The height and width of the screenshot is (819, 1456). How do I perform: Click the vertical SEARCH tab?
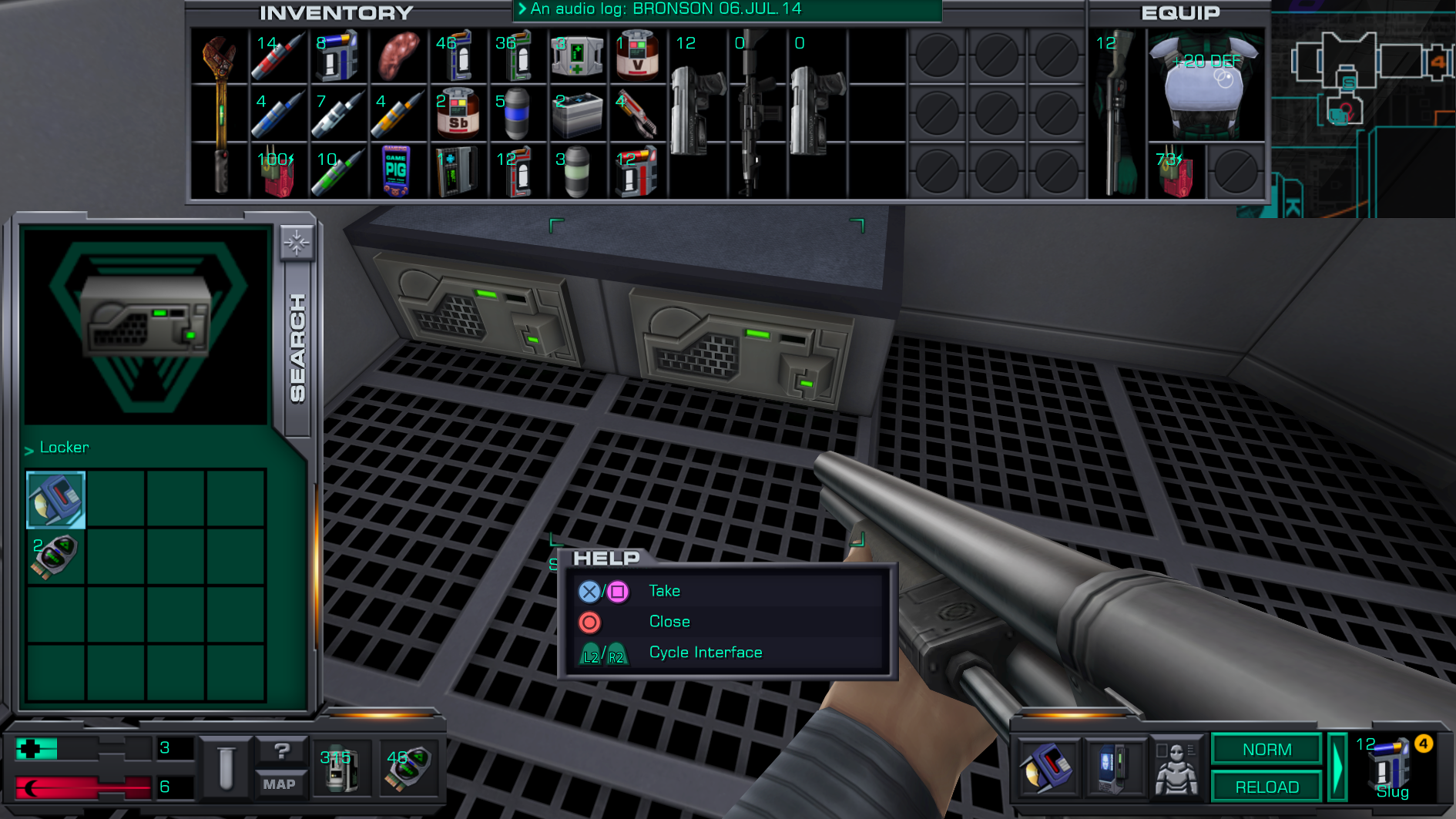click(297, 348)
